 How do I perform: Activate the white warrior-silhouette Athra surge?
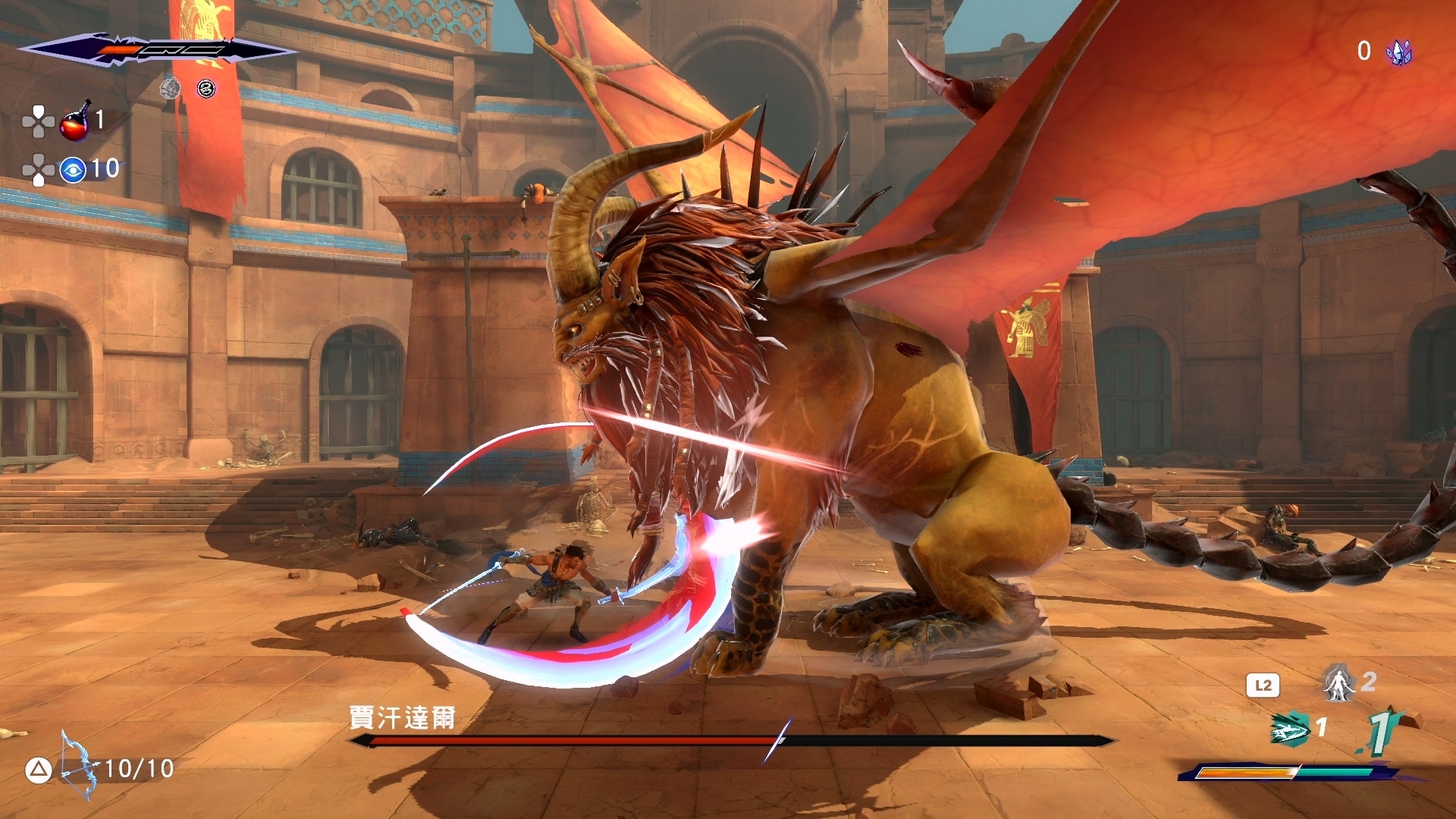pos(1339,683)
